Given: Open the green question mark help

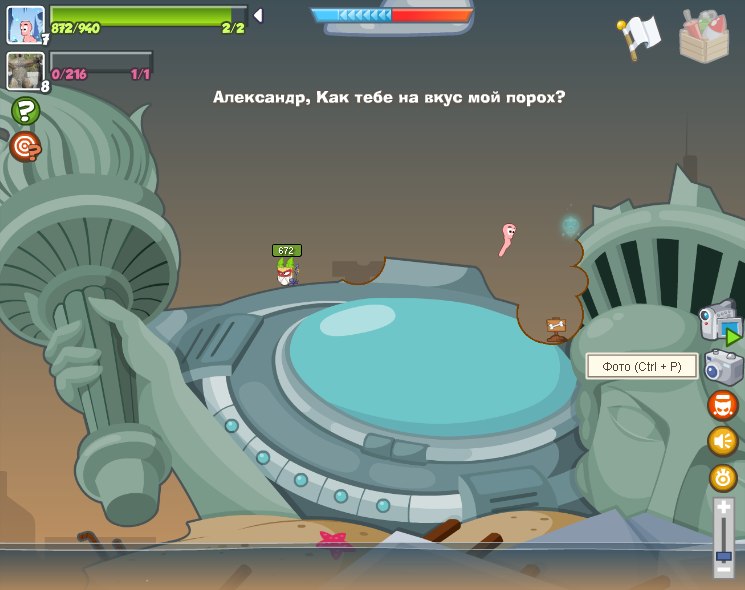Looking at the screenshot, I should pyautogui.click(x=25, y=111).
